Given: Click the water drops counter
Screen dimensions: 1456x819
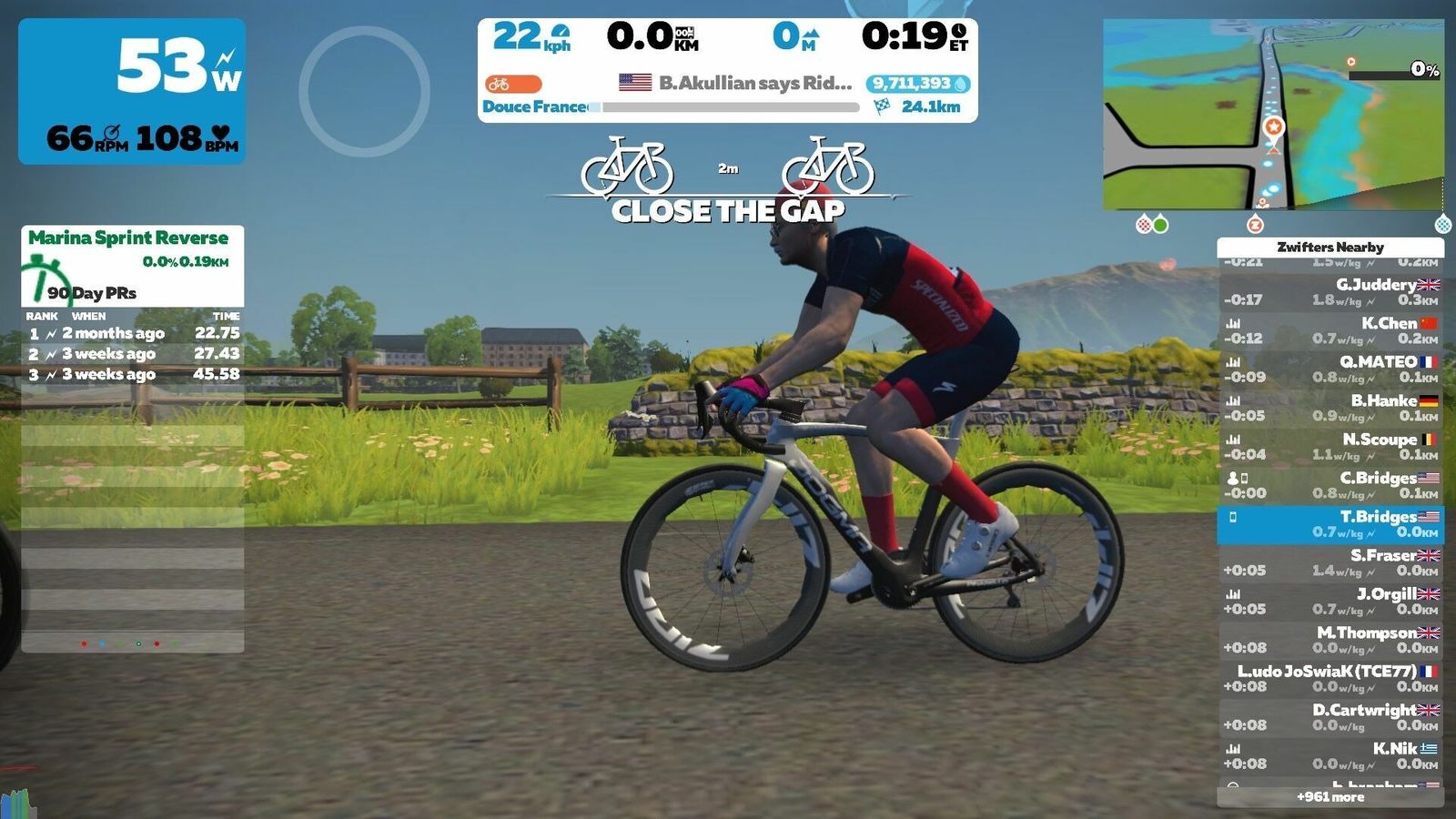Looking at the screenshot, I should coord(918,84).
